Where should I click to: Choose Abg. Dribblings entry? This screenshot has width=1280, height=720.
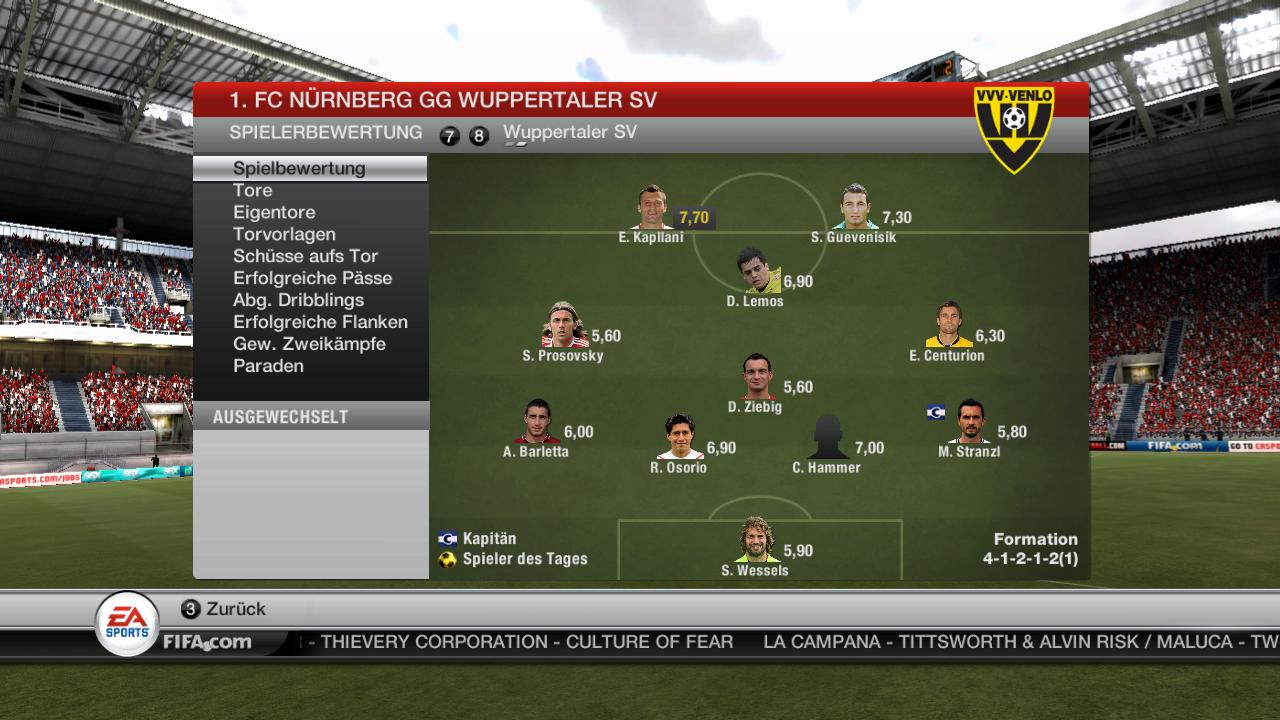(298, 300)
